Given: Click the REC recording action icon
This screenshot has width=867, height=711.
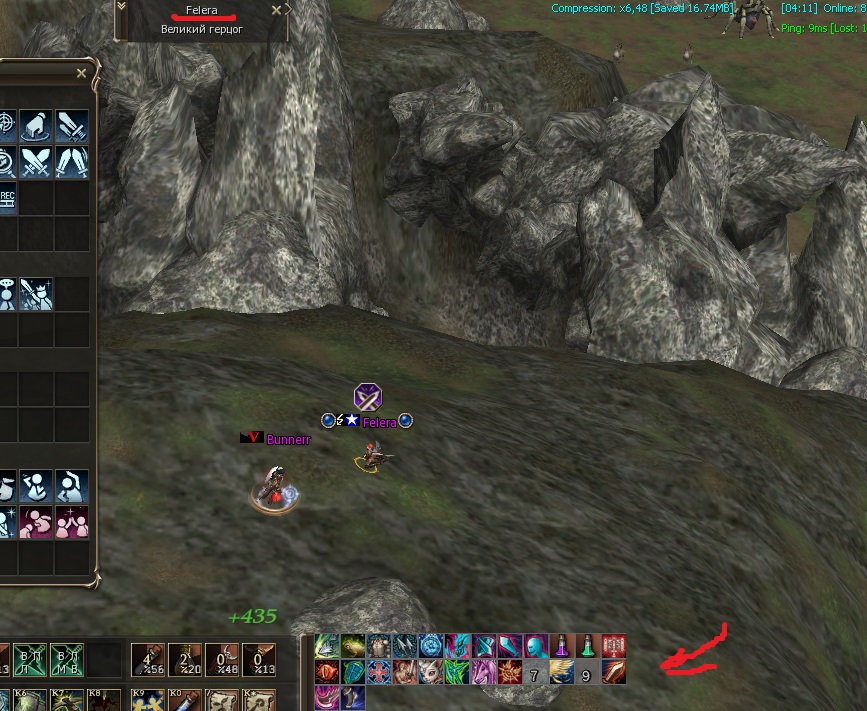Looking at the screenshot, I should click(x=5, y=195).
